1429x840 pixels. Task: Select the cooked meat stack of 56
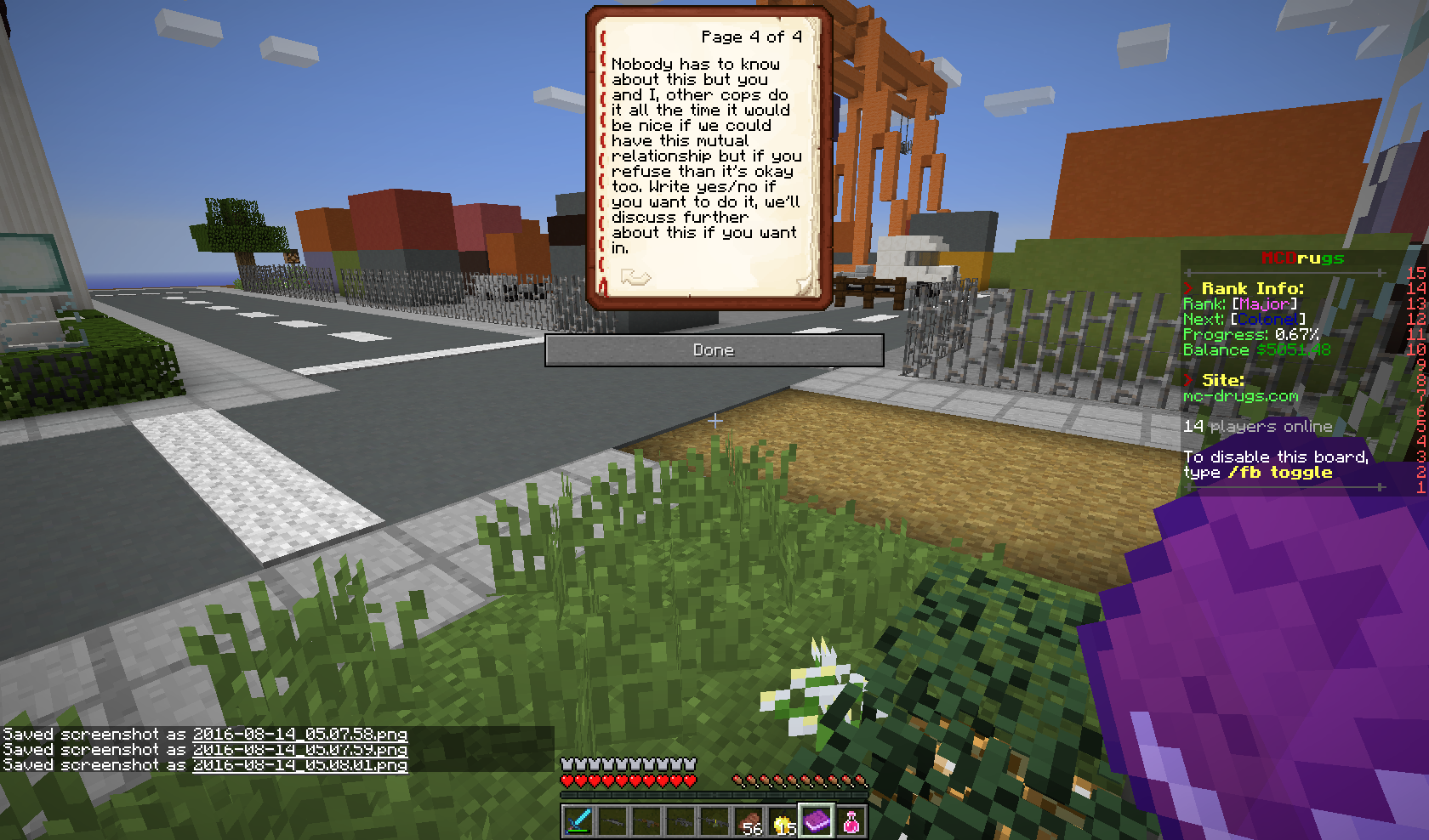[749, 821]
